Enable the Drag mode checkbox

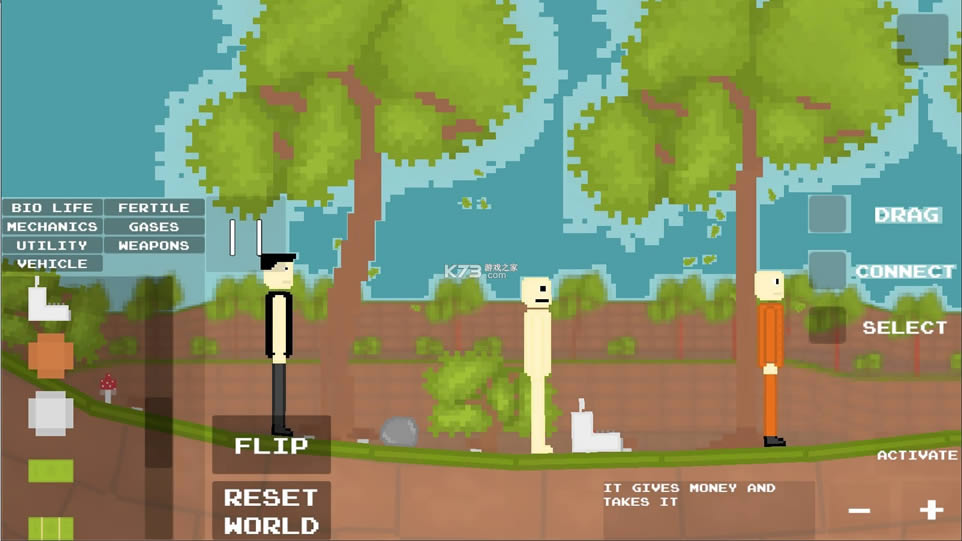coord(828,214)
